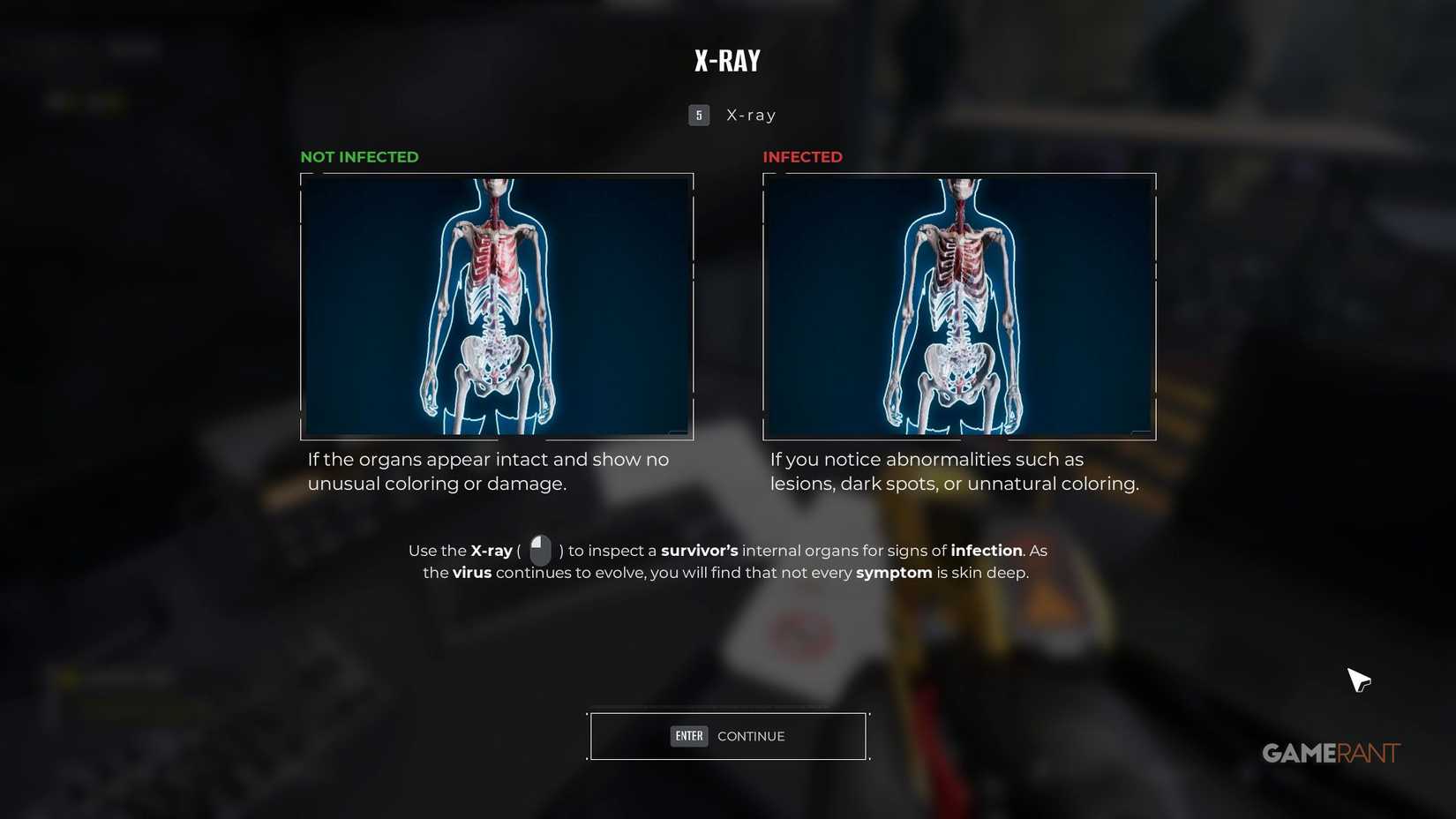1456x819 pixels.
Task: Expand the infected X-ray image
Action: point(959,306)
